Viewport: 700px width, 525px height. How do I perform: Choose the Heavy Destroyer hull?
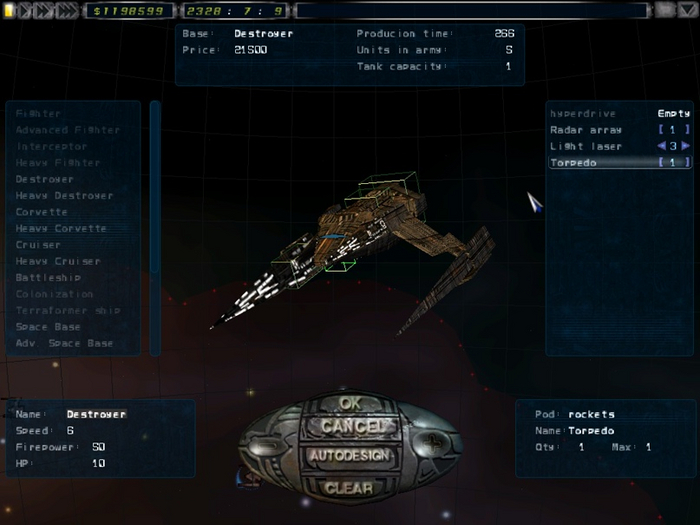pos(64,196)
